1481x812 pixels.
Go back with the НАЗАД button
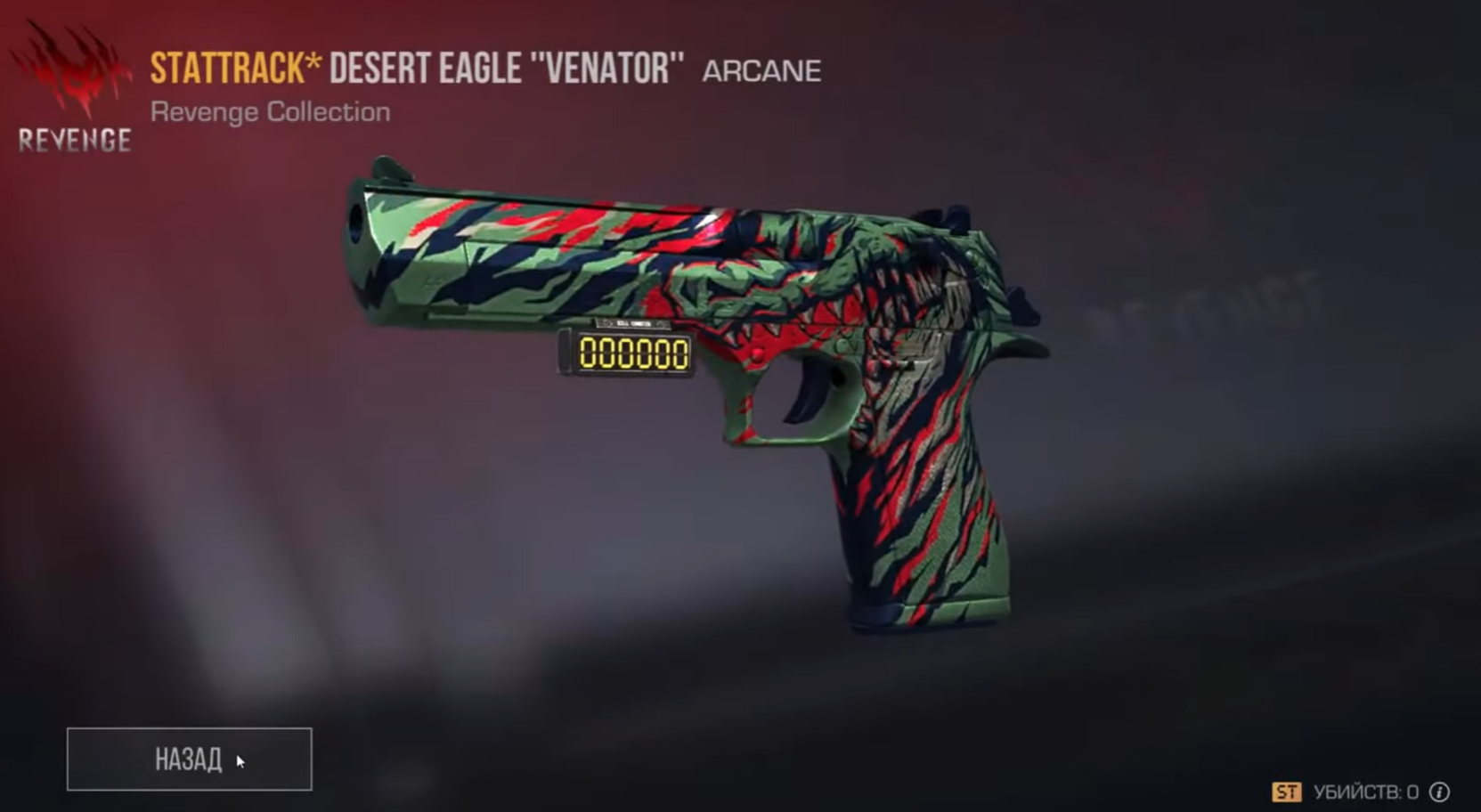click(189, 759)
